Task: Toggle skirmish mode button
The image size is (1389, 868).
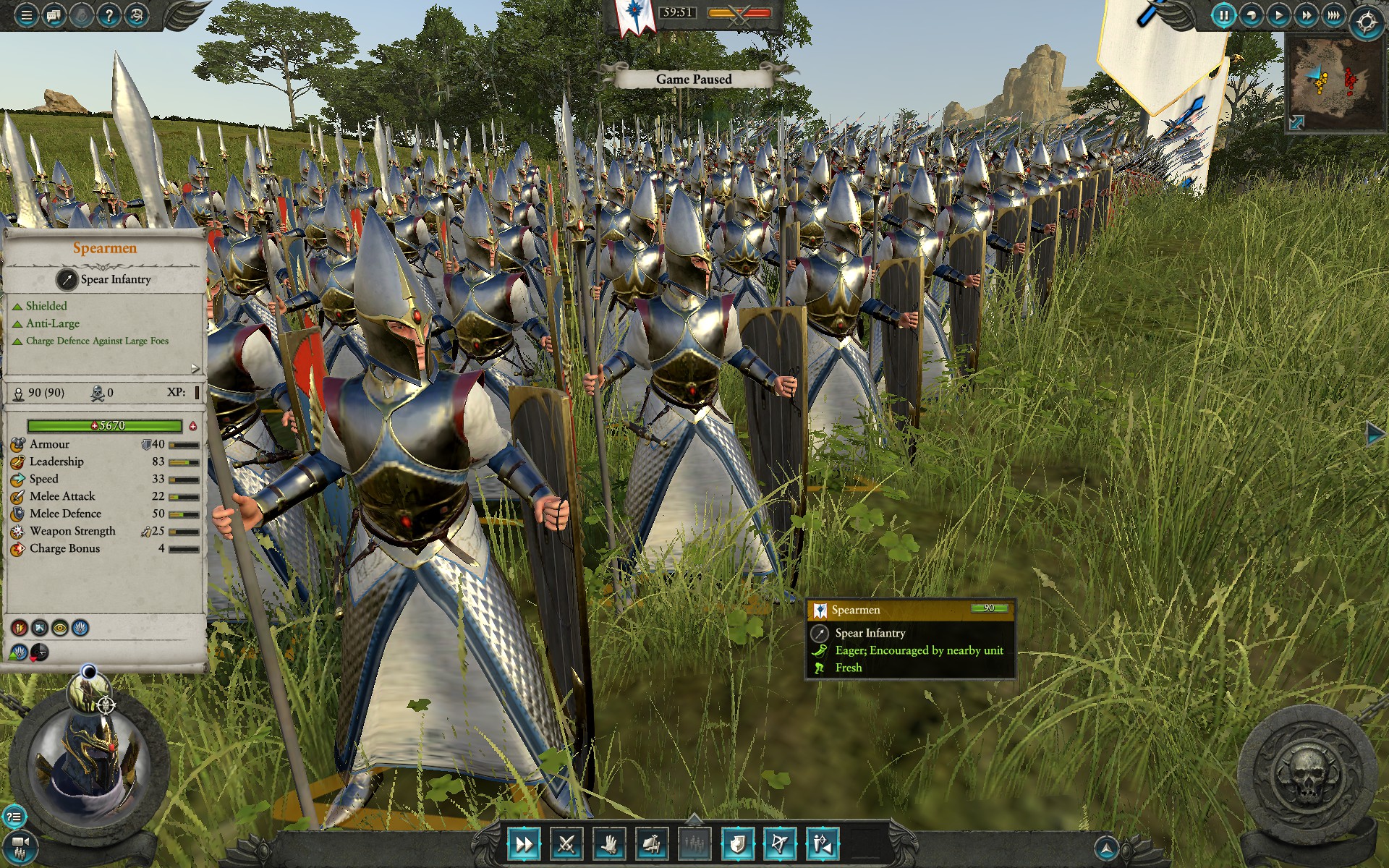Action: (823, 843)
